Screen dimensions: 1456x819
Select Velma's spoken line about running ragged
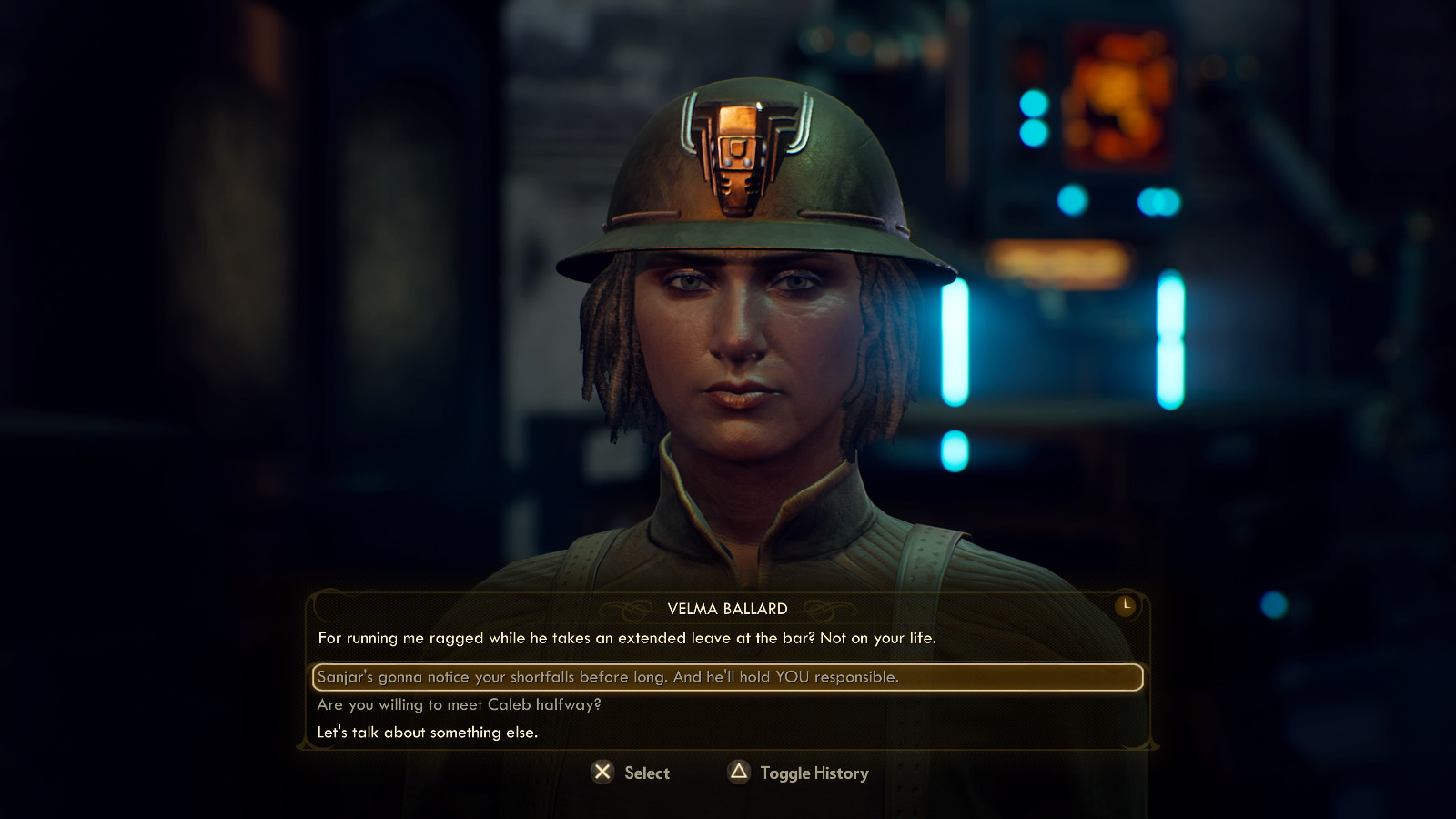(628, 639)
